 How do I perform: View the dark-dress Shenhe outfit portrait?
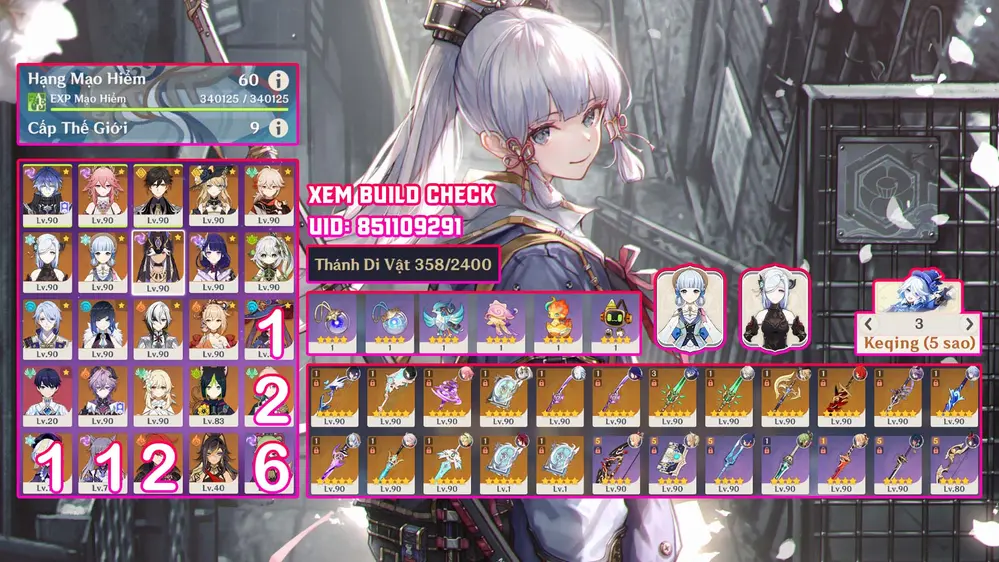tap(773, 309)
